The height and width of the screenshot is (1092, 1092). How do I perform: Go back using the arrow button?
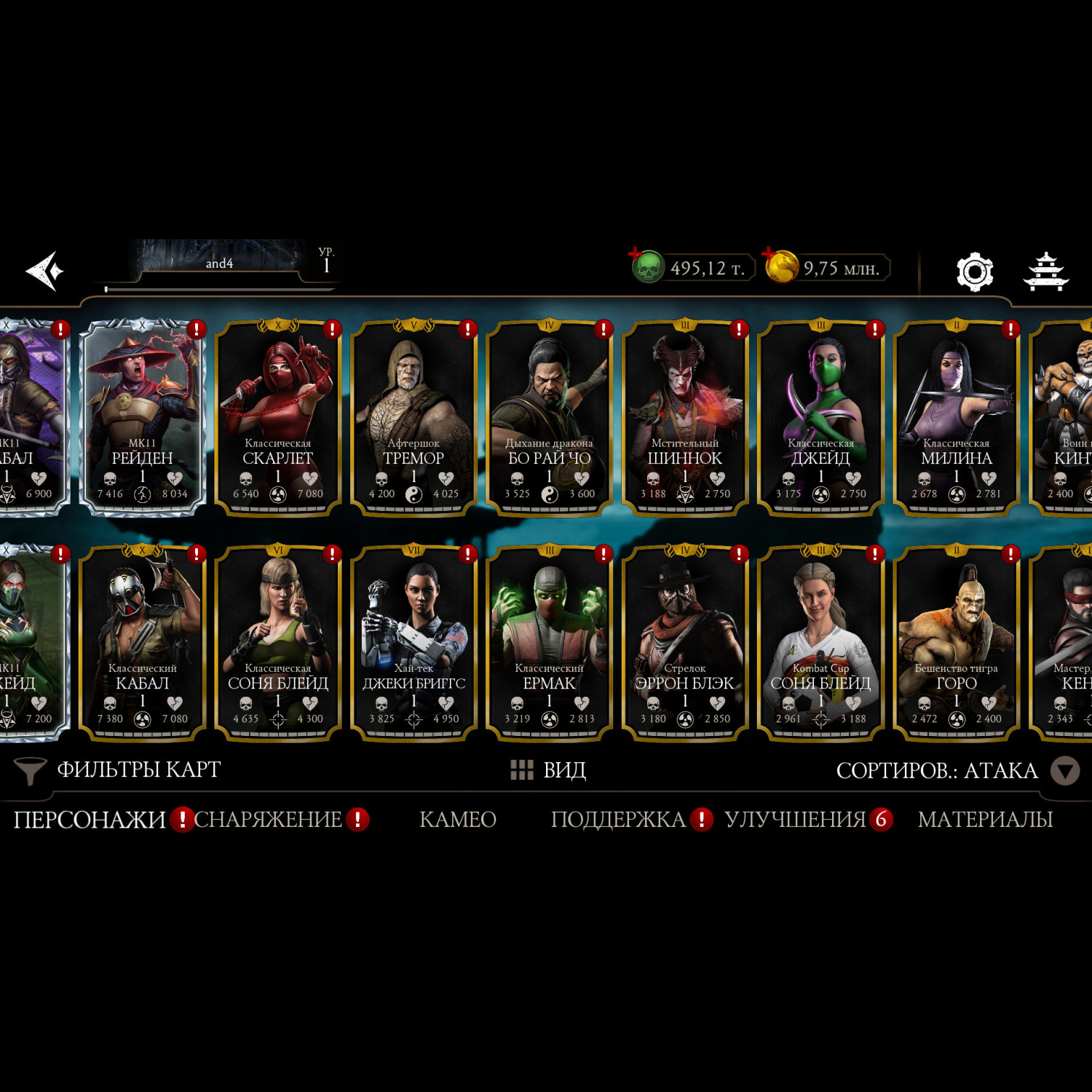45,271
